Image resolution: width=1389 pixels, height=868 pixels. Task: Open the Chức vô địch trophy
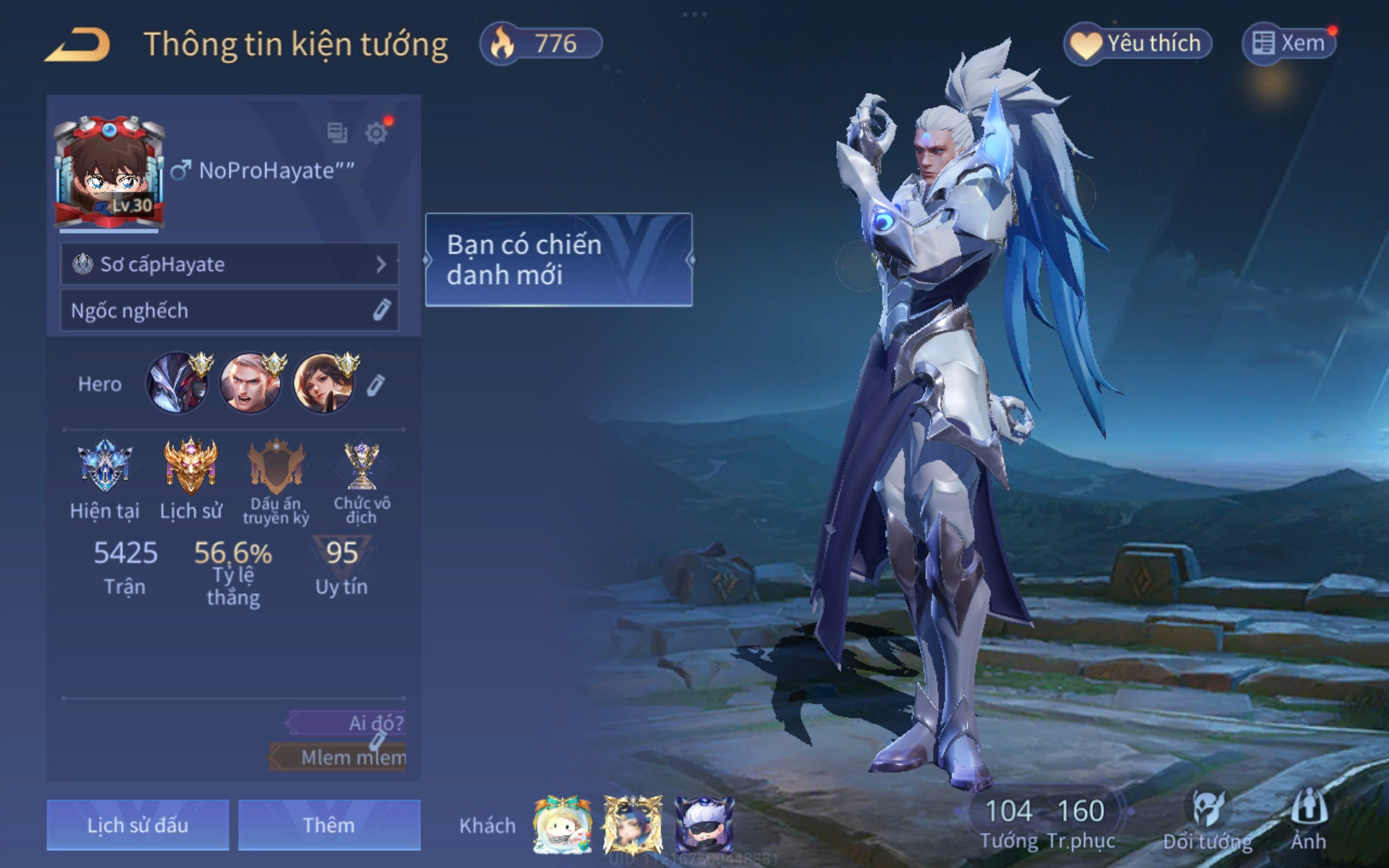click(362, 467)
